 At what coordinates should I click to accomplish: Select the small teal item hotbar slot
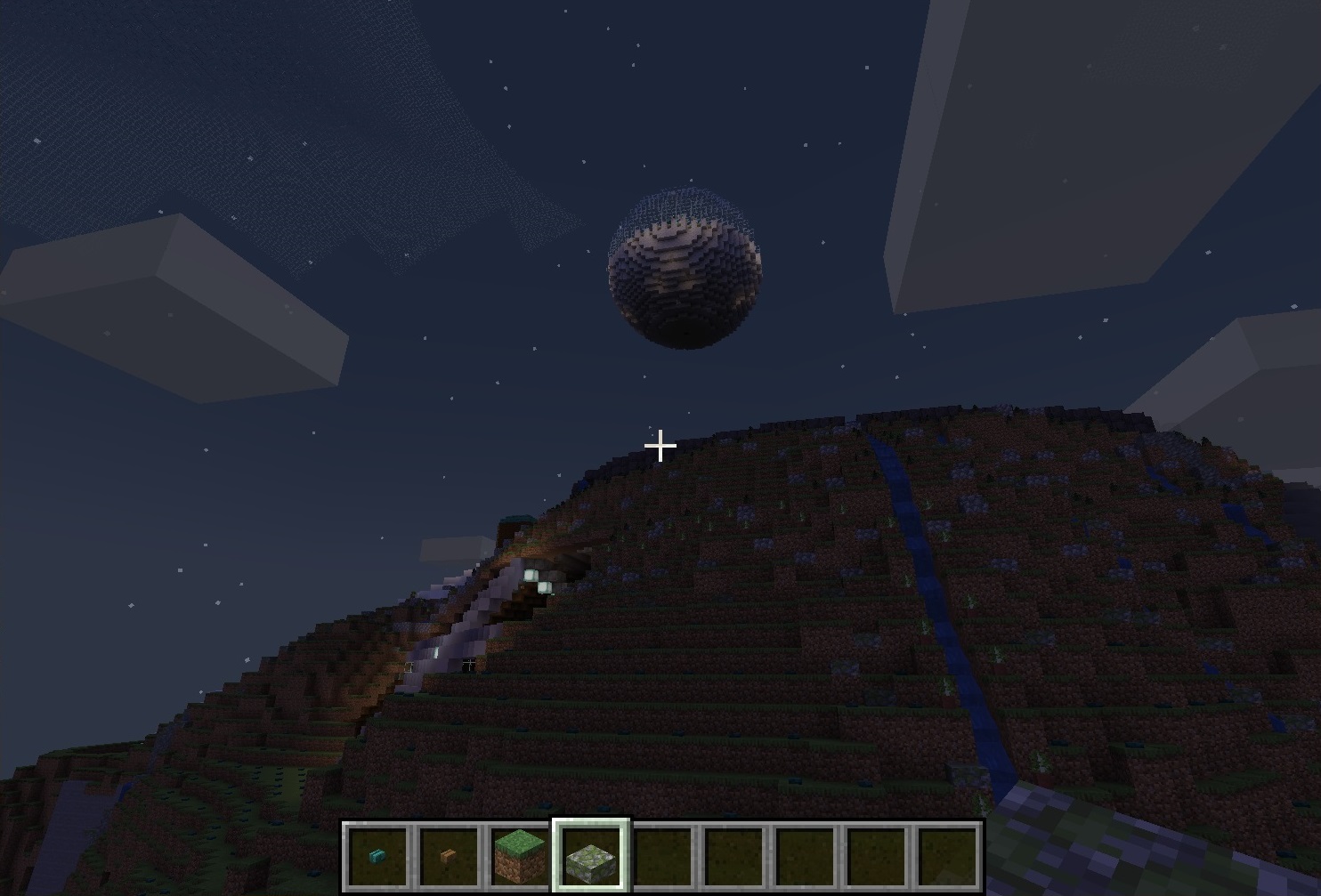coord(377,856)
